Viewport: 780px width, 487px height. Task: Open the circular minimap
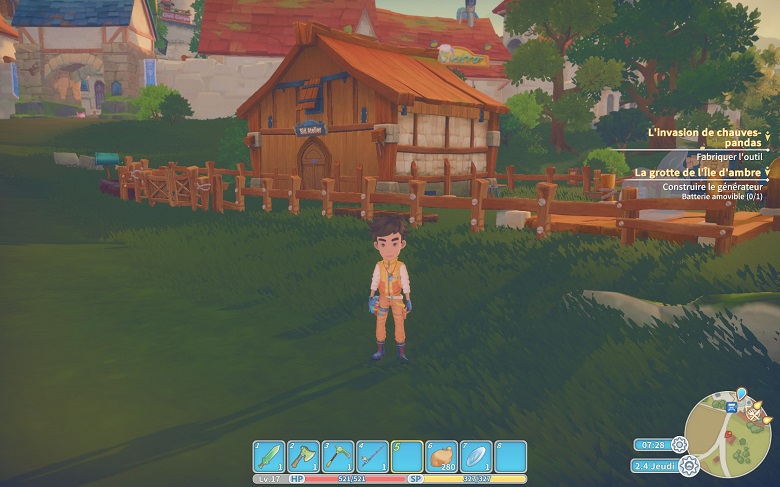click(x=727, y=435)
